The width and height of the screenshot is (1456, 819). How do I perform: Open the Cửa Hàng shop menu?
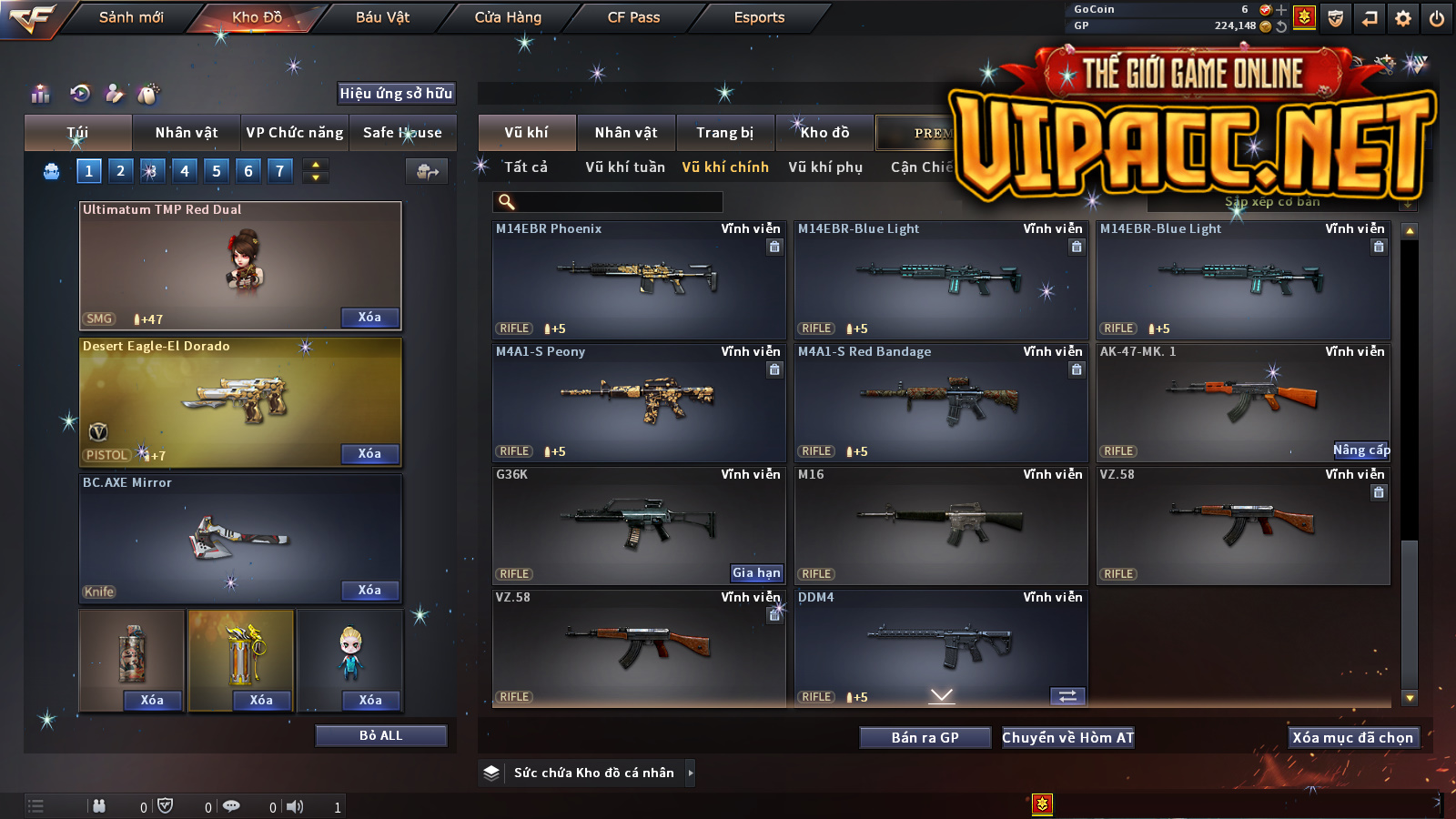[508, 17]
